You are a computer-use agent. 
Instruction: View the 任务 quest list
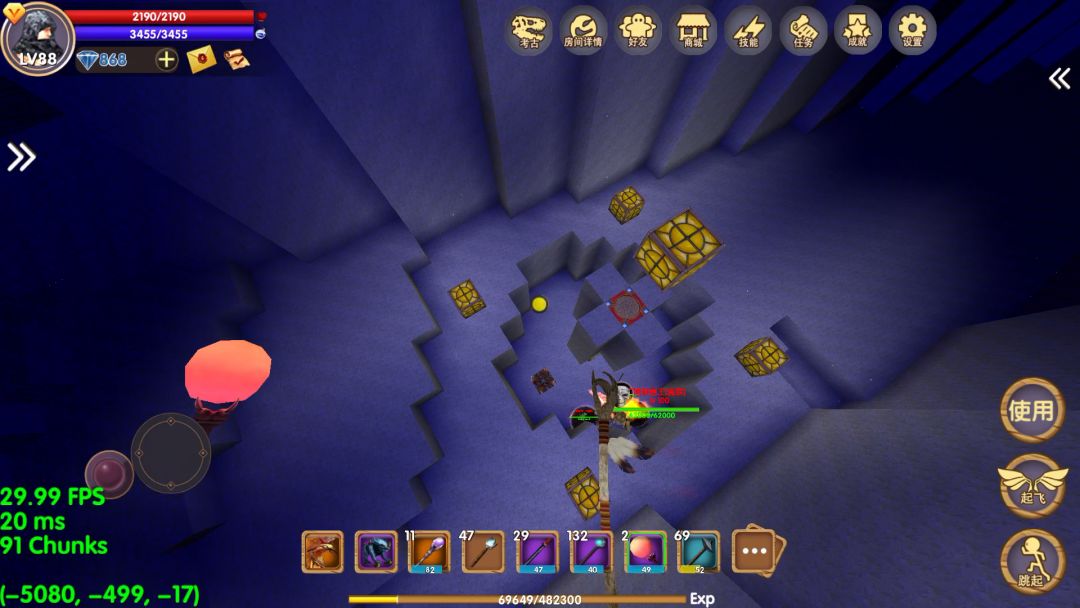(803, 30)
